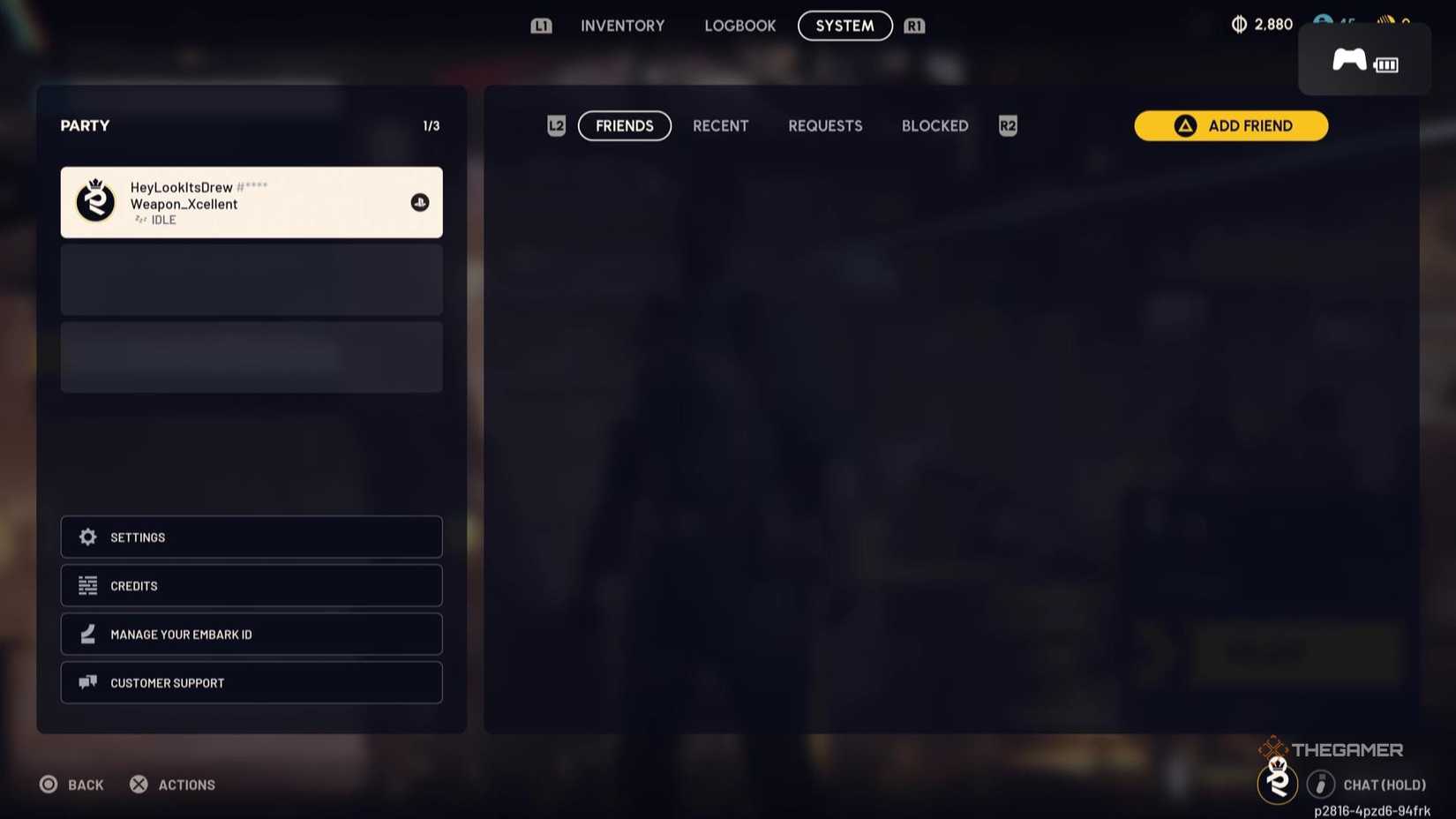
Task: Click the crowned player emblem bottom right
Action: click(x=1278, y=782)
